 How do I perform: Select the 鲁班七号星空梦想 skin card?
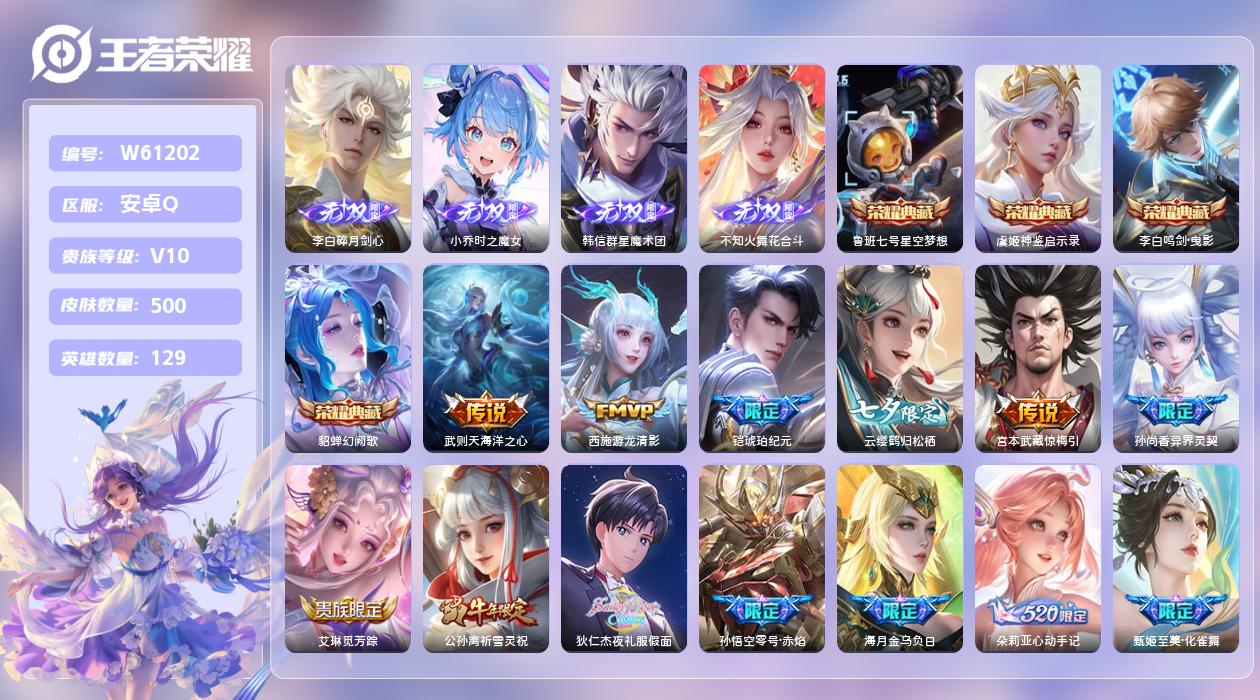click(900, 158)
